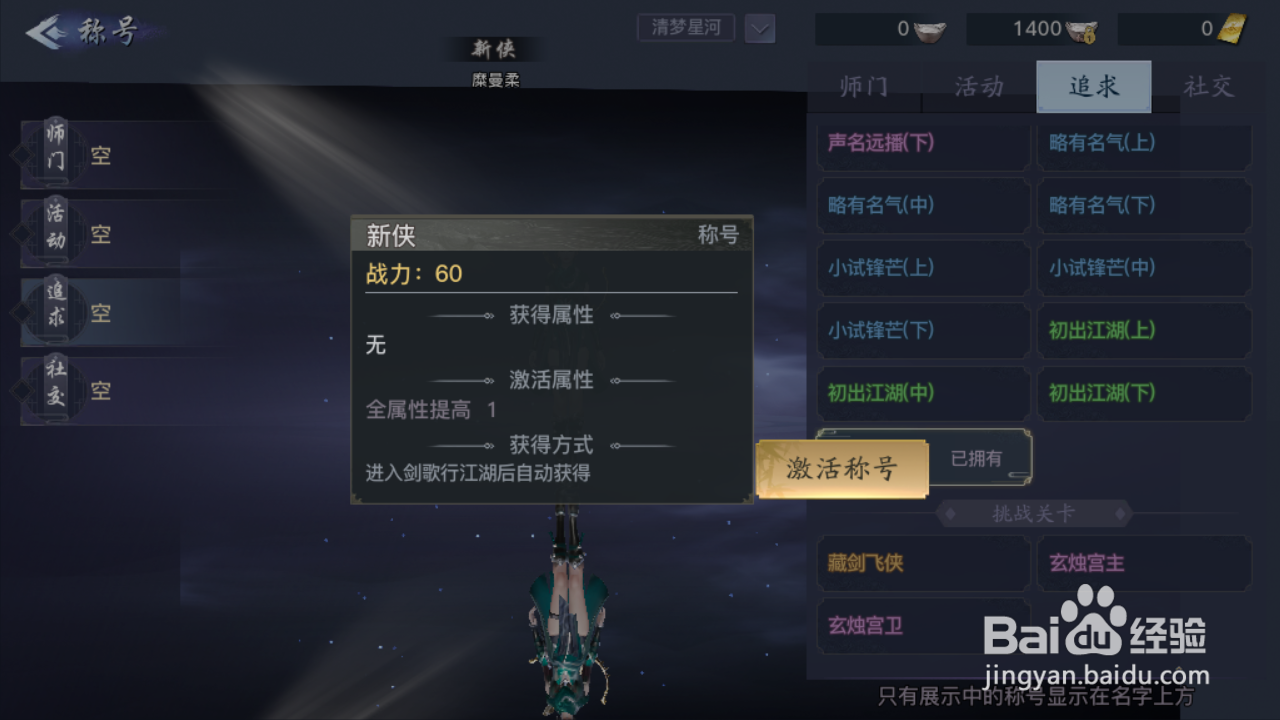Image resolution: width=1280 pixels, height=720 pixels.
Task: Click the 清梦星河 server name box
Action: tap(685, 29)
